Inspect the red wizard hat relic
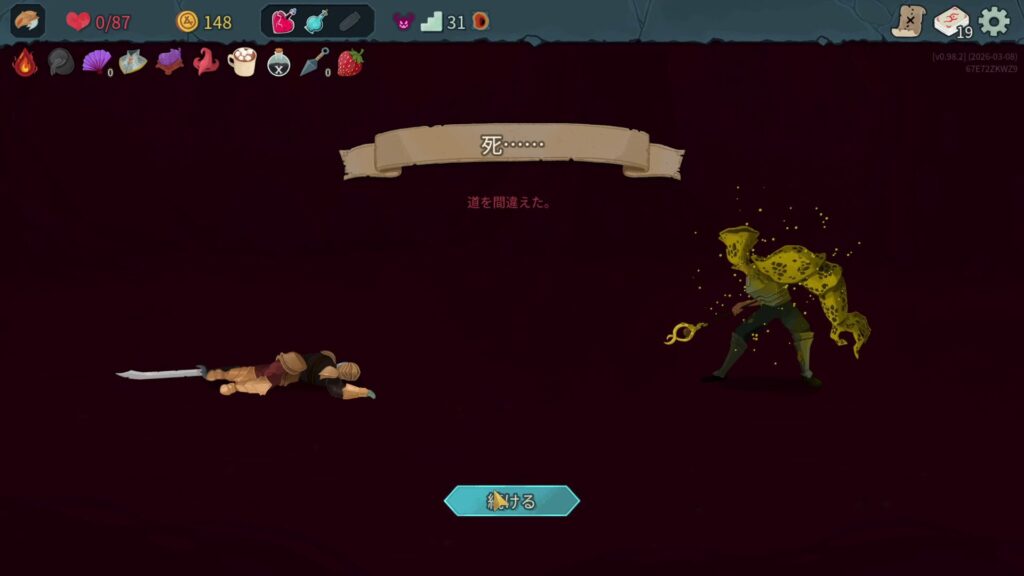 click(x=205, y=62)
